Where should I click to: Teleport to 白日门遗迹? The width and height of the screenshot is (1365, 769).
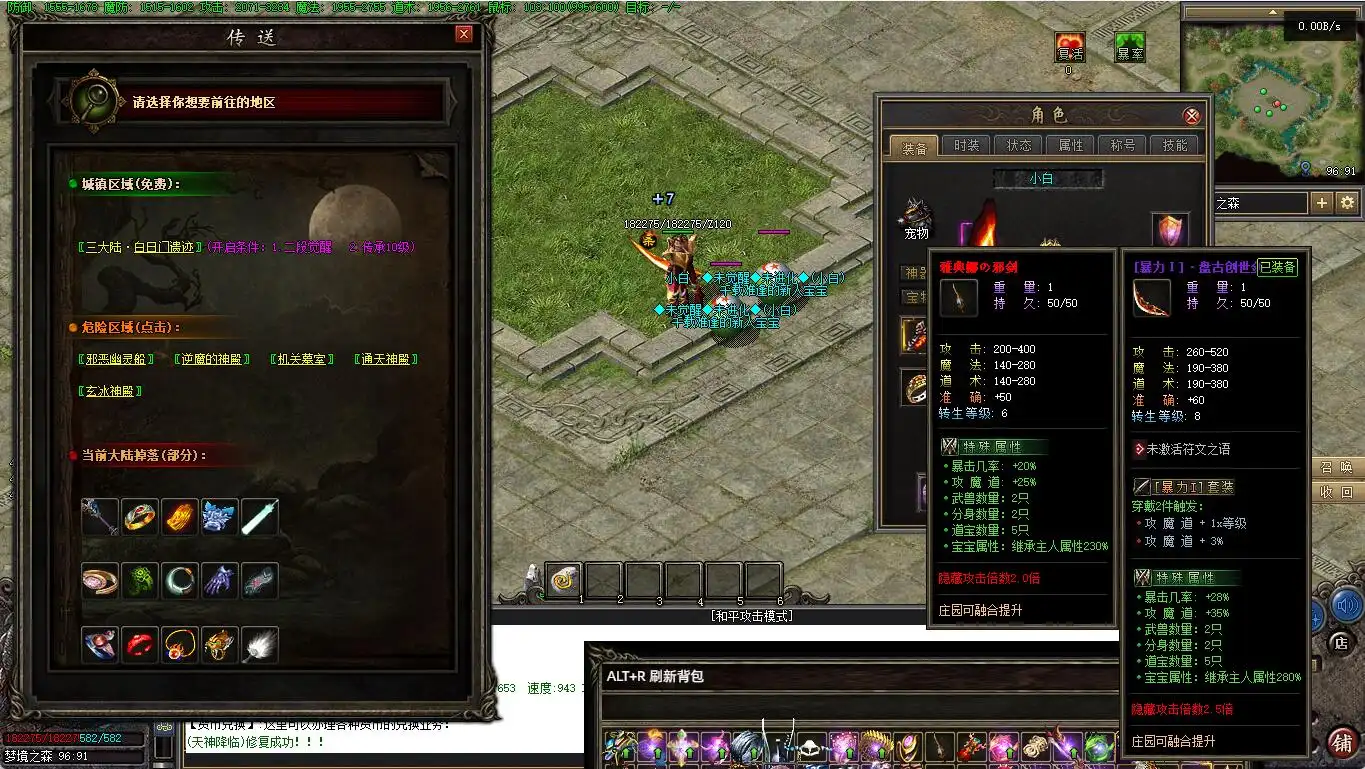[x=142, y=247]
